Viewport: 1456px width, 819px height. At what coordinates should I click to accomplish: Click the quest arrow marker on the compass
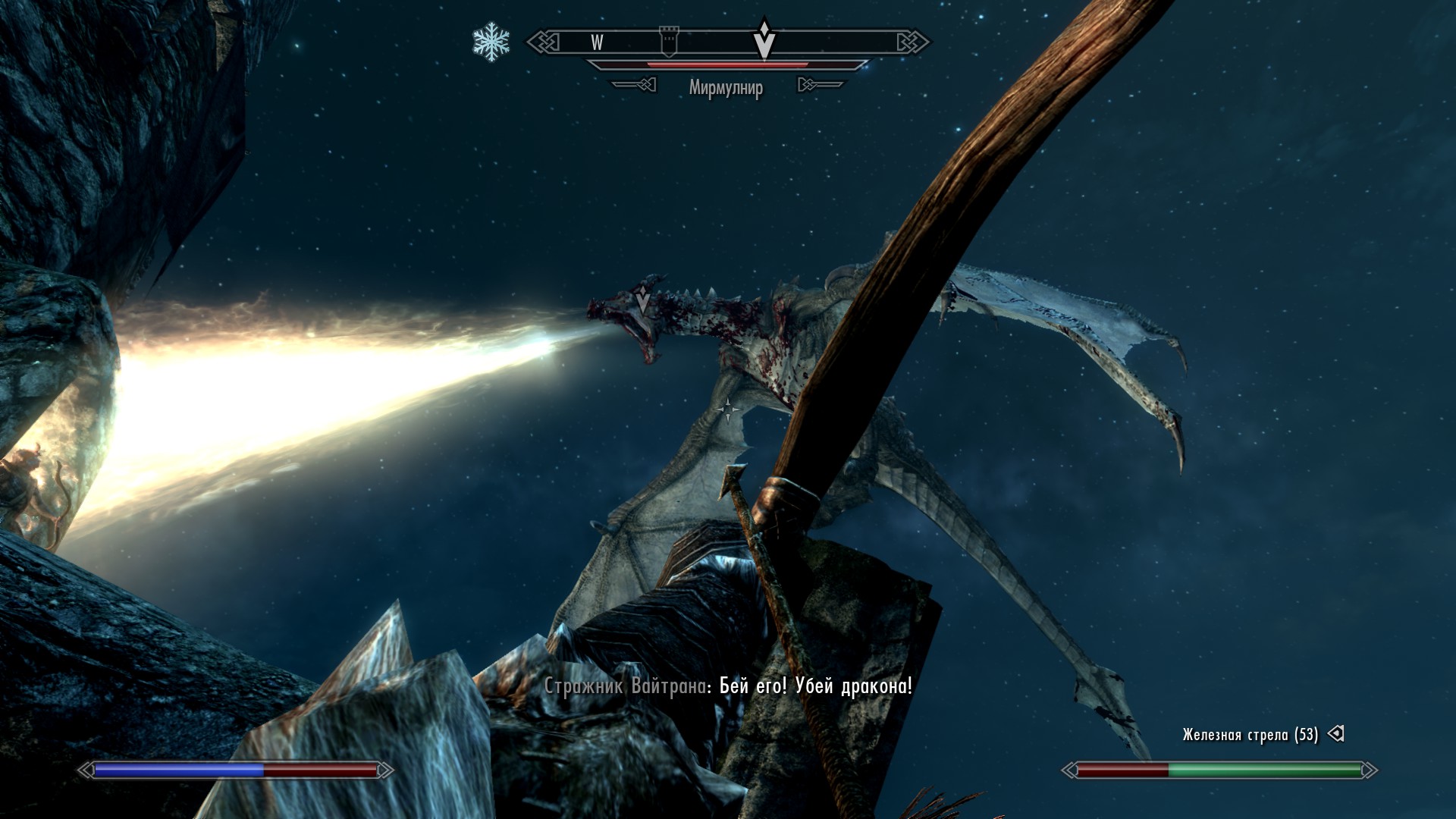click(764, 39)
